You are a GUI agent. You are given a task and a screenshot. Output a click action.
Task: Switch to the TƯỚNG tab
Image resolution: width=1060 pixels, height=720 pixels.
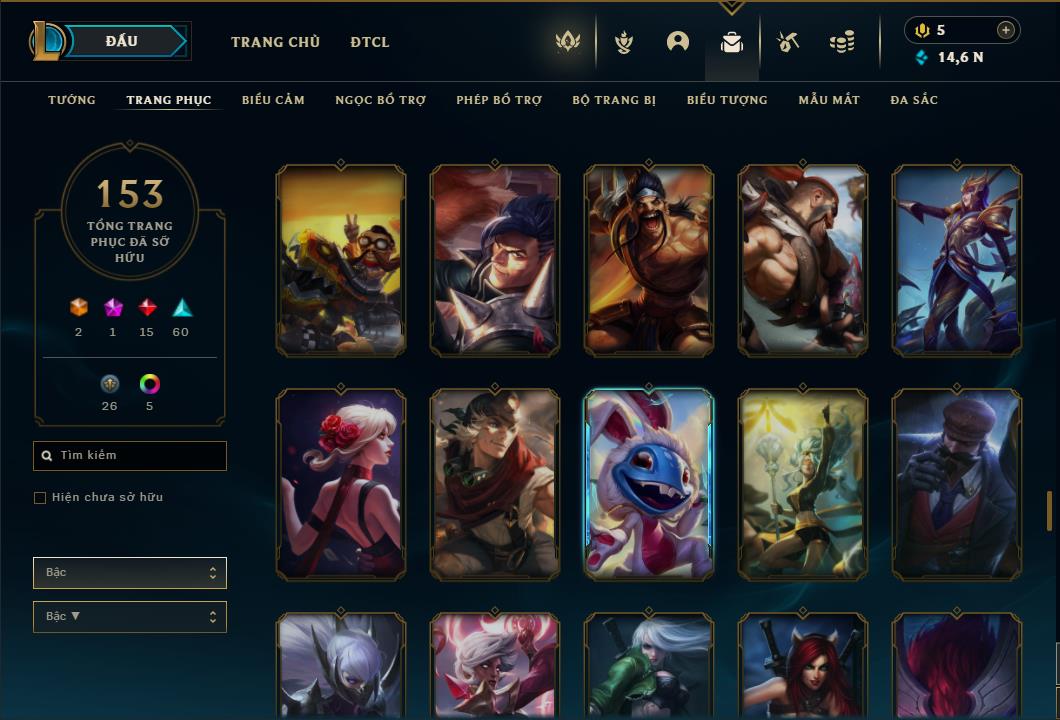coord(72,100)
